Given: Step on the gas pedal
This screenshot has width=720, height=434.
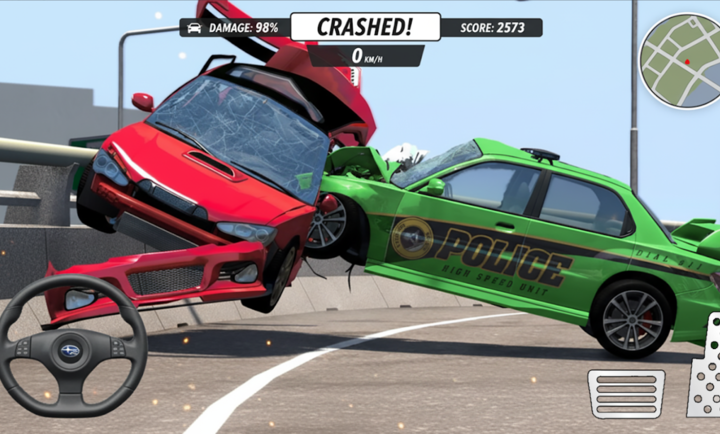Looking at the screenshot, I should (x=706, y=370).
